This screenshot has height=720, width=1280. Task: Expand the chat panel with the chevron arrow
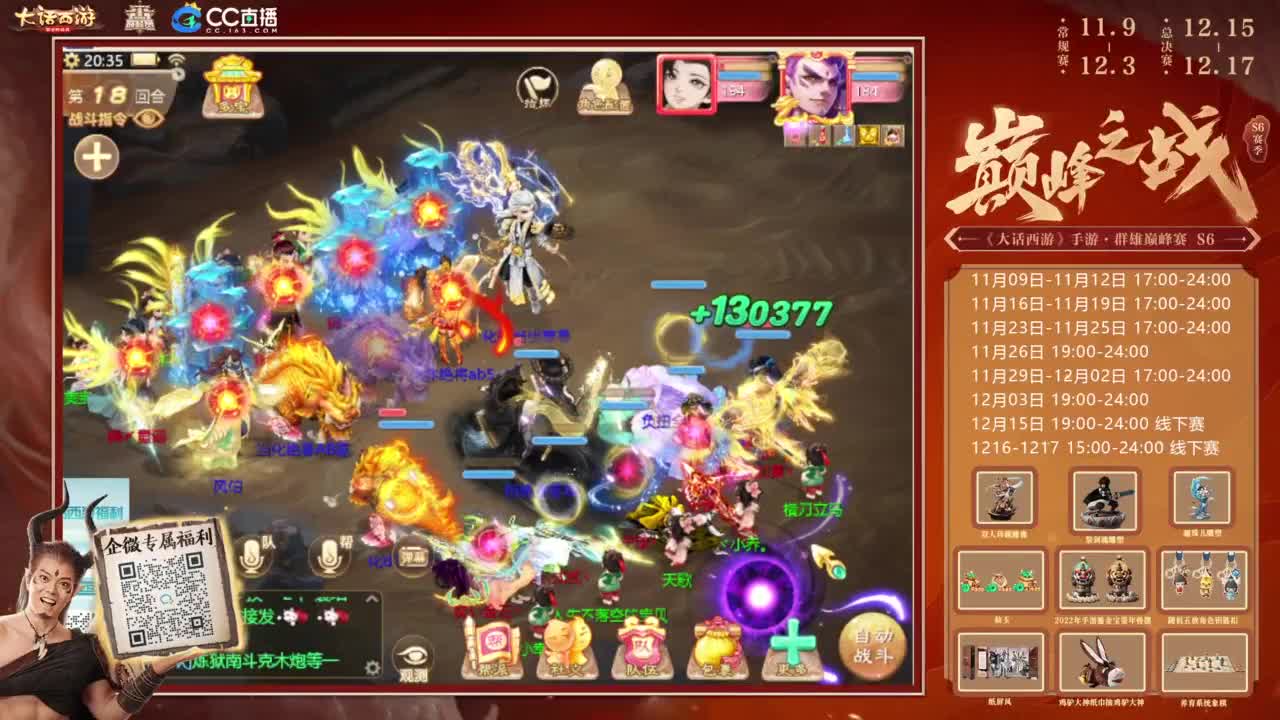point(370,598)
